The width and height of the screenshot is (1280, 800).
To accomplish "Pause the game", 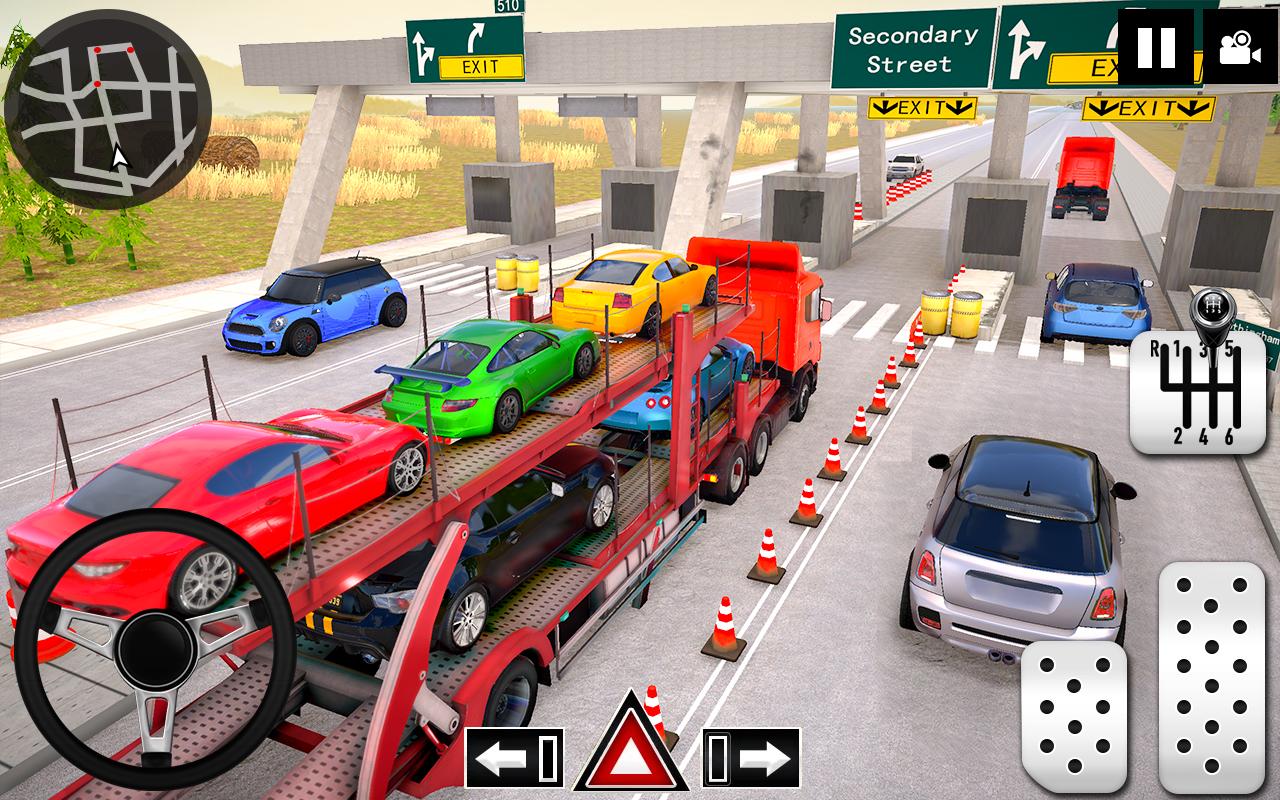I will coord(1155,47).
